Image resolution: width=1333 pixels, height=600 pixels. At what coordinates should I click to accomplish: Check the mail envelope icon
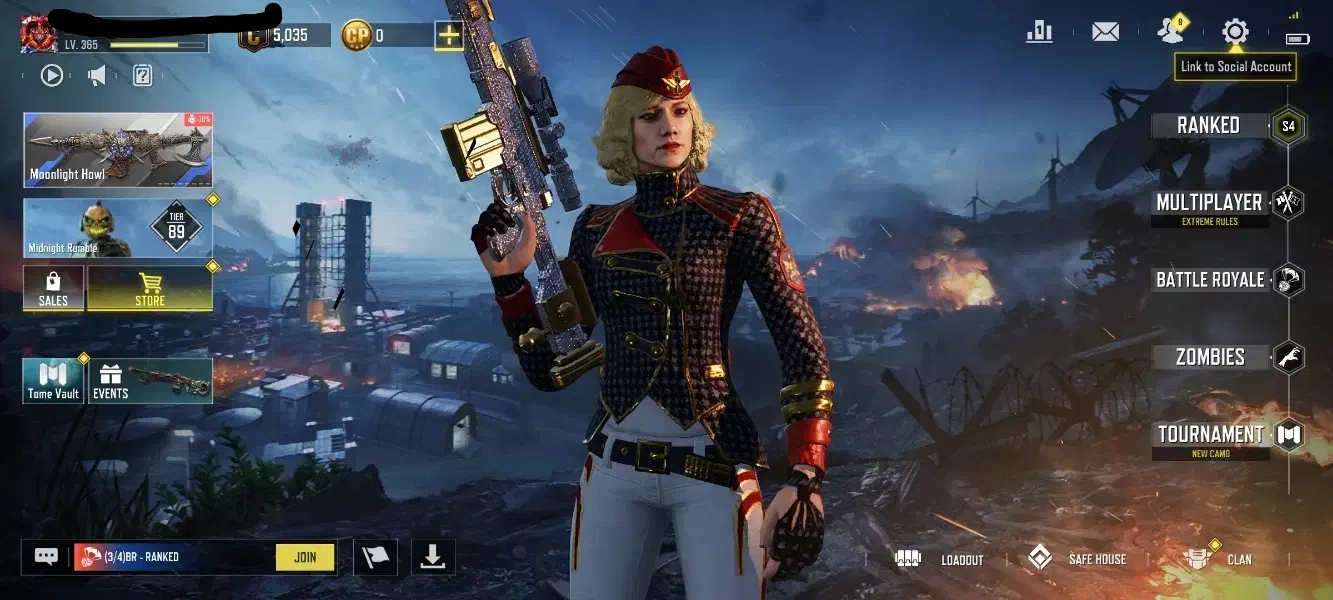[x=1105, y=32]
